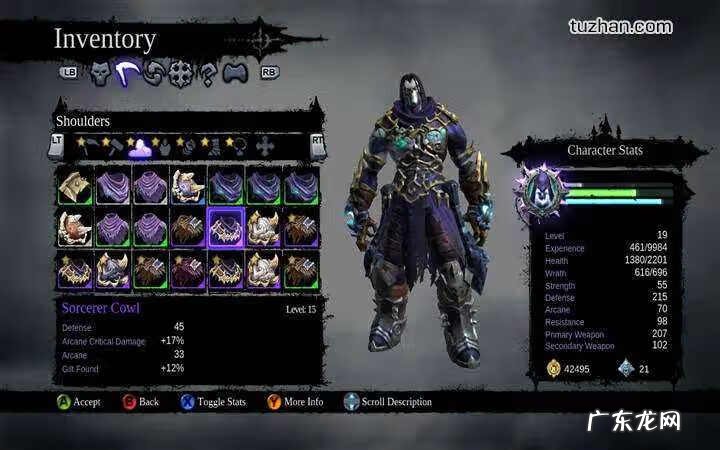Switch to the gamepad icon menu tab
Viewport: 720px width, 450px height.
coord(234,73)
